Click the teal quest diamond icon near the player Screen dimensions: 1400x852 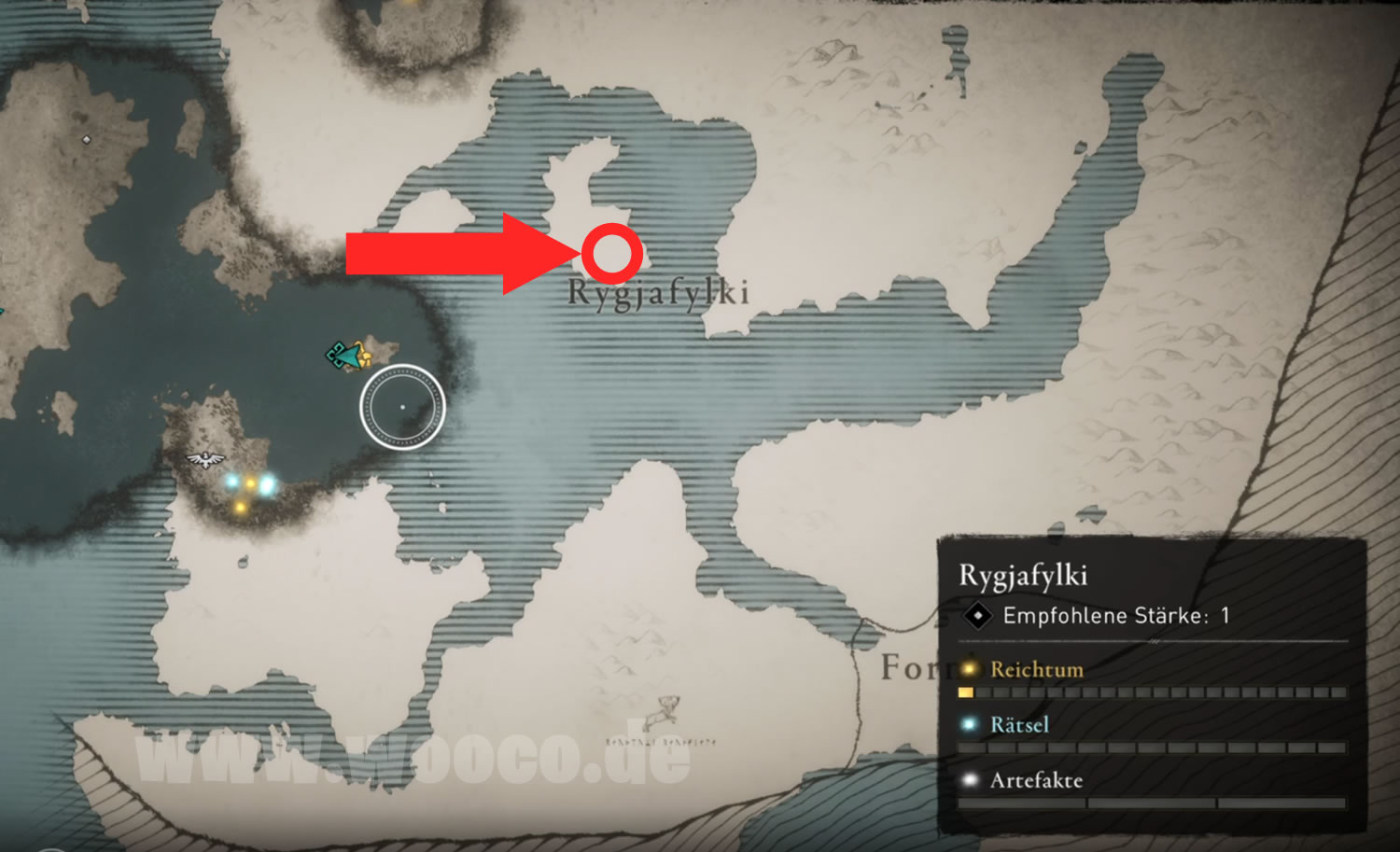click(335, 355)
